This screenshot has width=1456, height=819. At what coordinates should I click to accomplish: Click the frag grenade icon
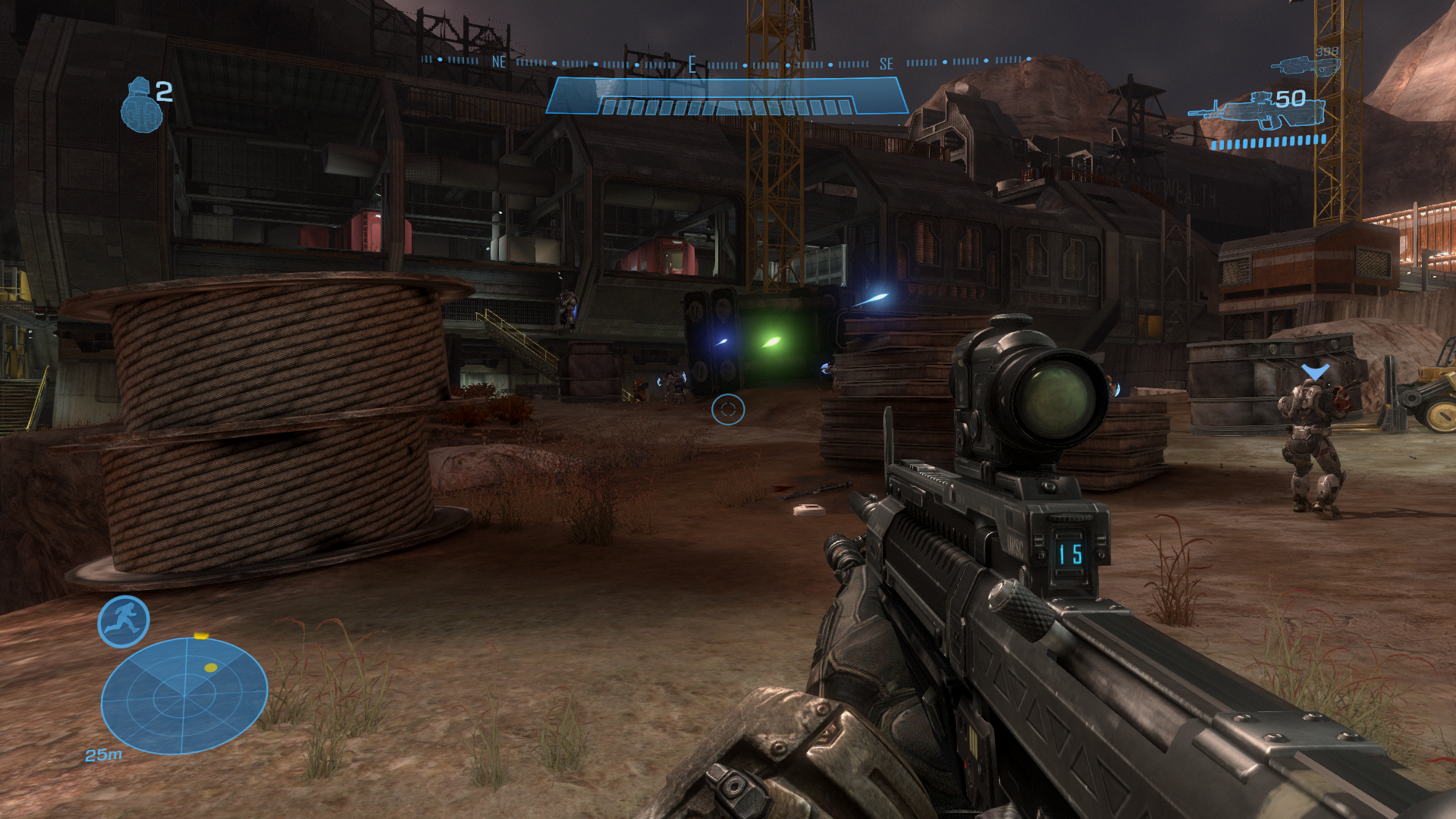coord(142,106)
